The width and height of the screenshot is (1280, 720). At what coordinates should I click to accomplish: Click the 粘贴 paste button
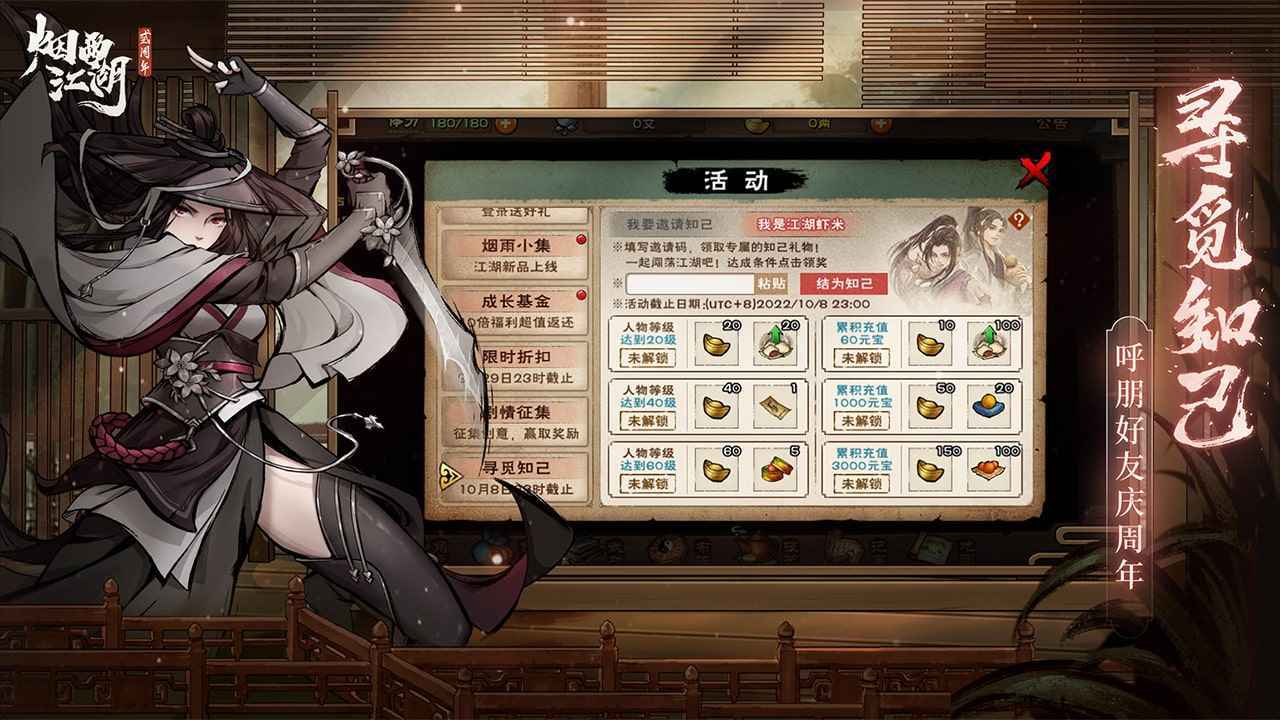pos(771,284)
